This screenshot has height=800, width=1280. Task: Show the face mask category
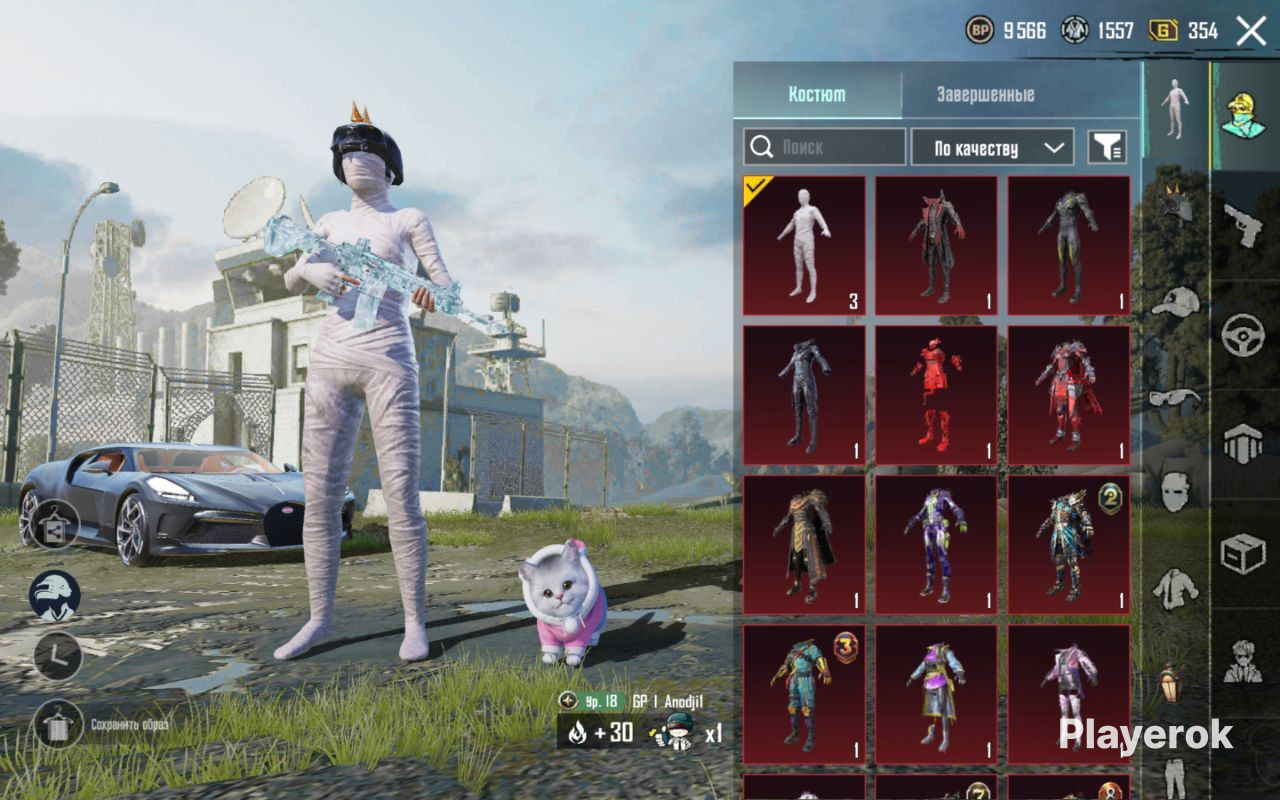tap(1176, 490)
